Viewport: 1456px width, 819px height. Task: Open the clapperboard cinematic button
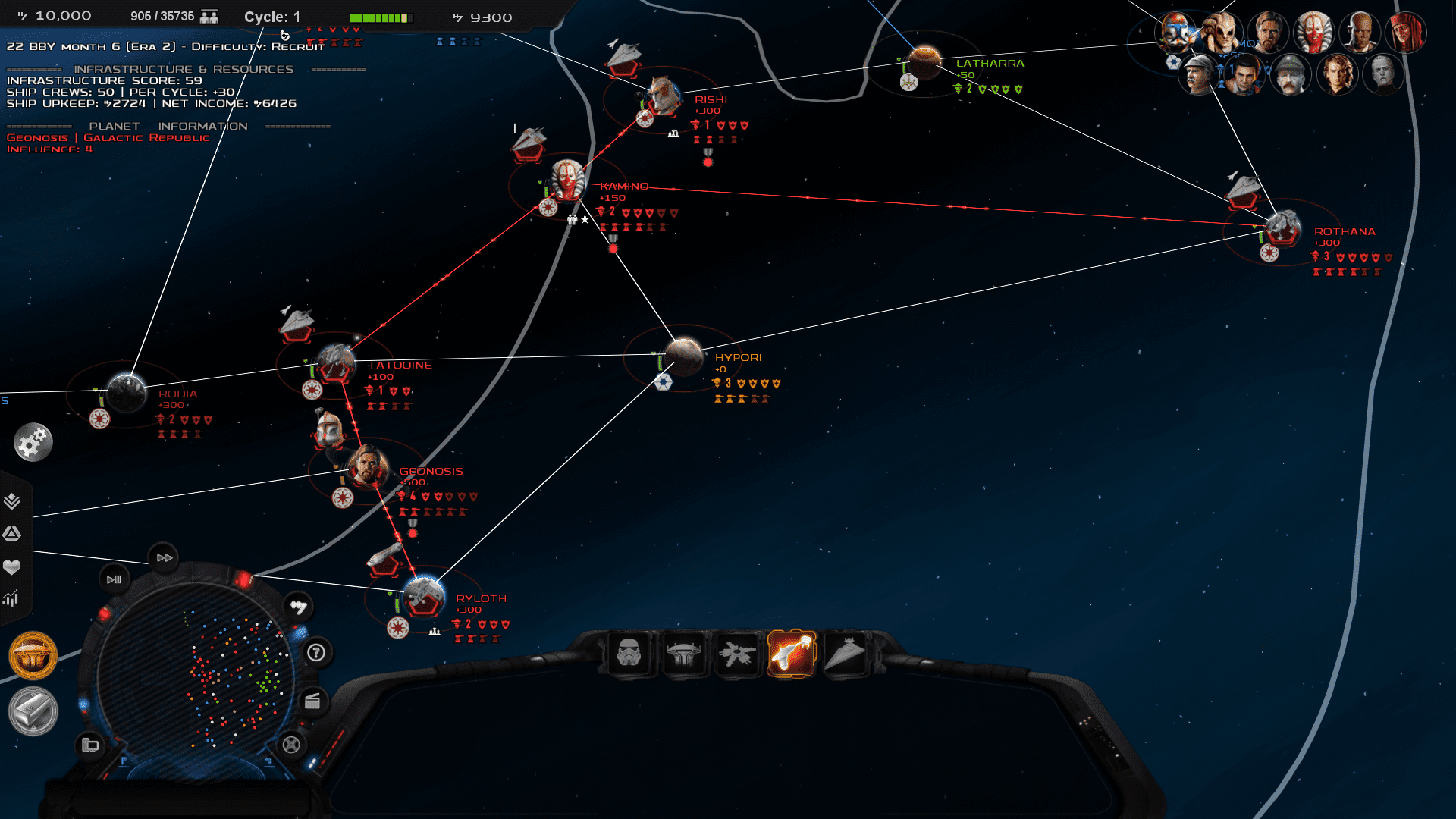point(312,701)
